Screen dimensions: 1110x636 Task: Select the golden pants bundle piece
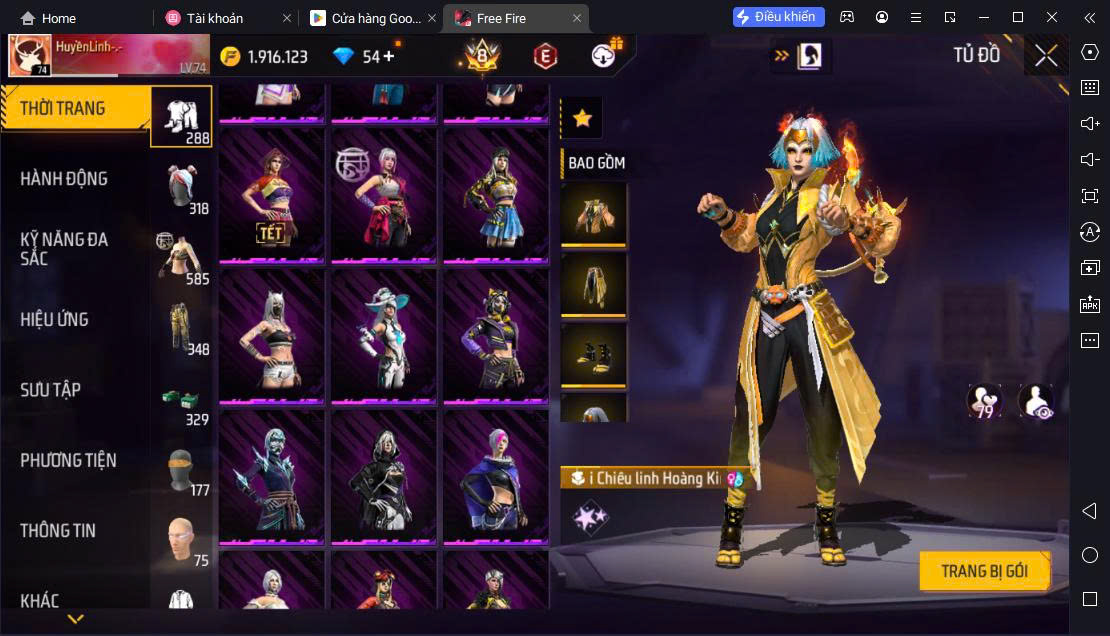coord(594,284)
